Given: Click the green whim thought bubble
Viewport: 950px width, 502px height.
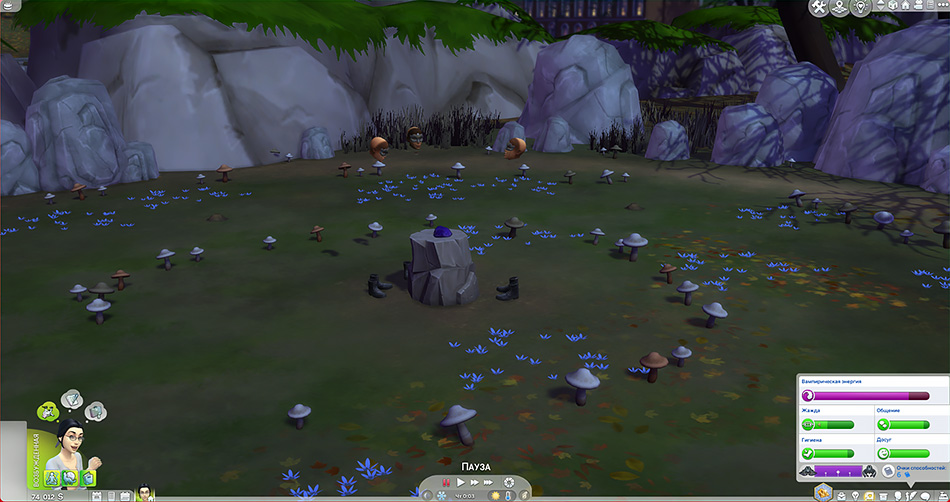Looking at the screenshot, I should pos(46,409).
